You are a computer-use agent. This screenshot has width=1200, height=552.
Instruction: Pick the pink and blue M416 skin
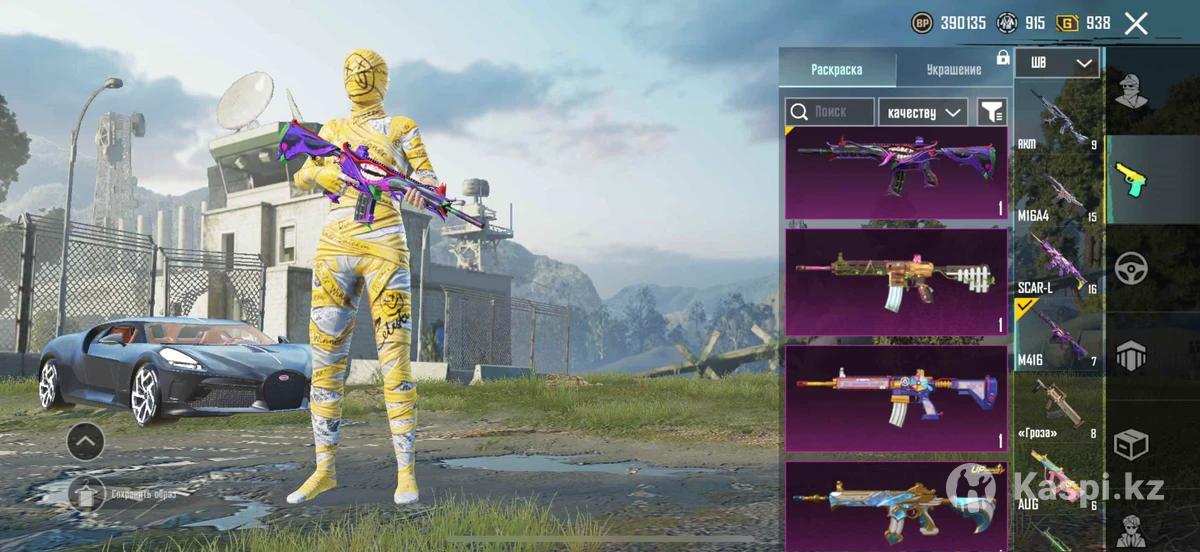[x=896, y=398]
